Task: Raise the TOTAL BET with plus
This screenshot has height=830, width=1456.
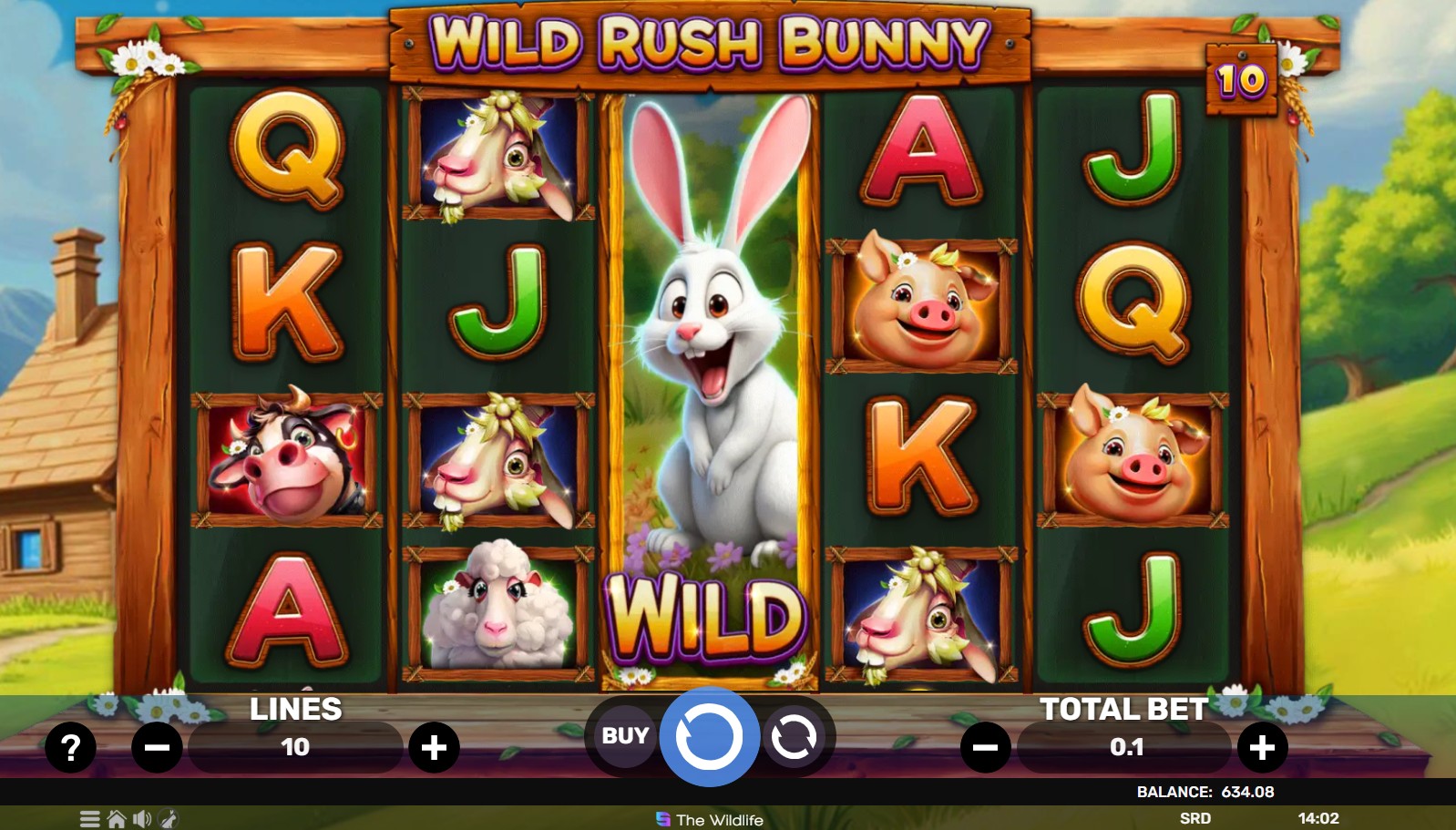Action: [x=1263, y=747]
